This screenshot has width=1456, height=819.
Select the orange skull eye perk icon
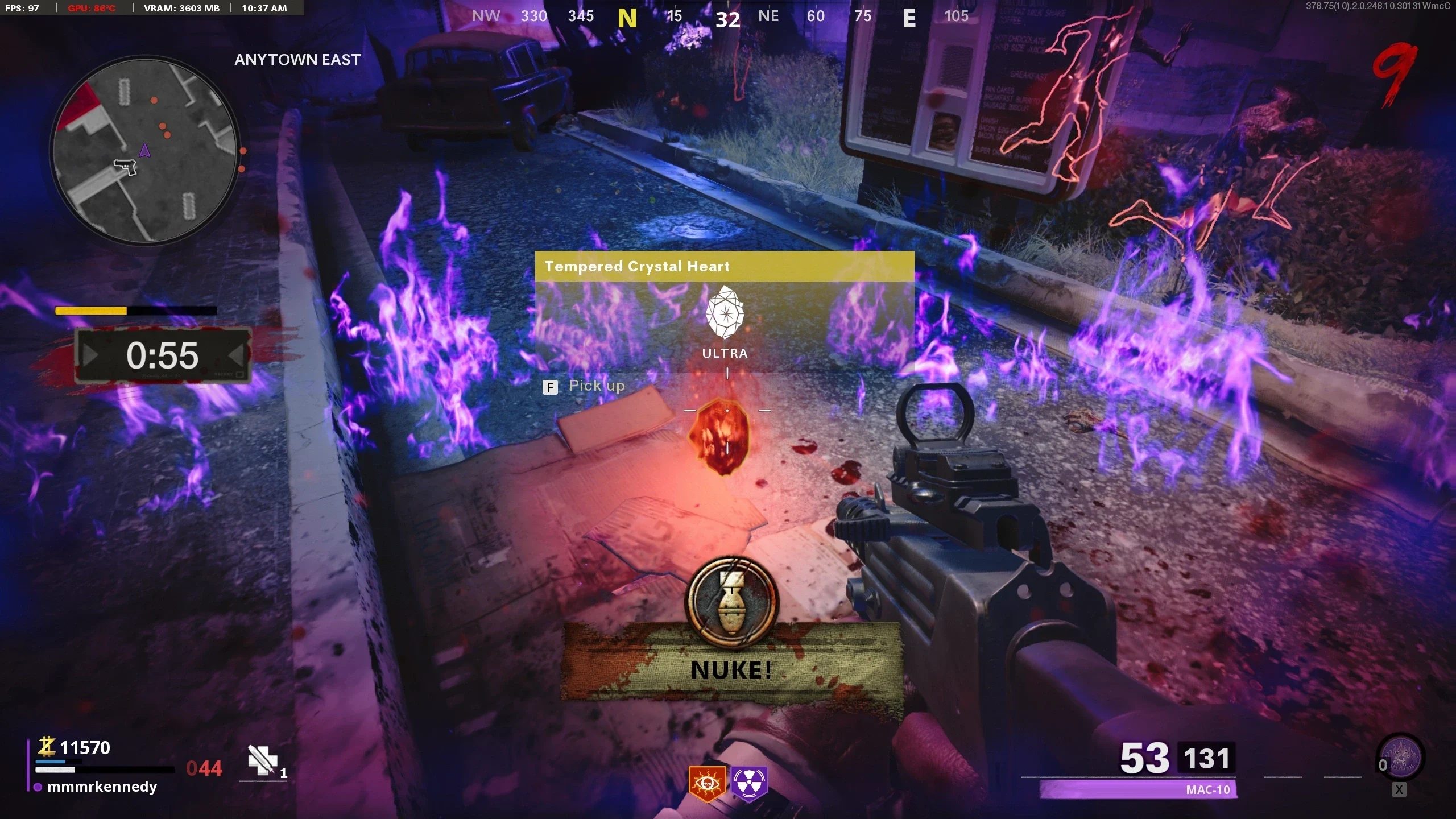(707, 783)
